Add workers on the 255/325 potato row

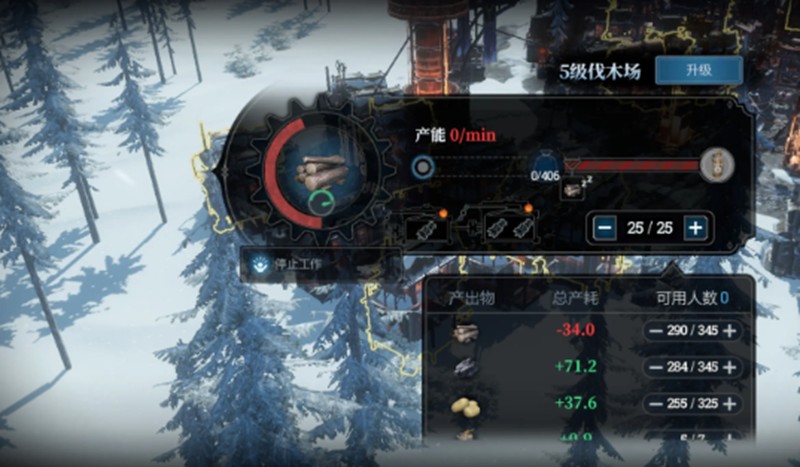click(x=731, y=403)
